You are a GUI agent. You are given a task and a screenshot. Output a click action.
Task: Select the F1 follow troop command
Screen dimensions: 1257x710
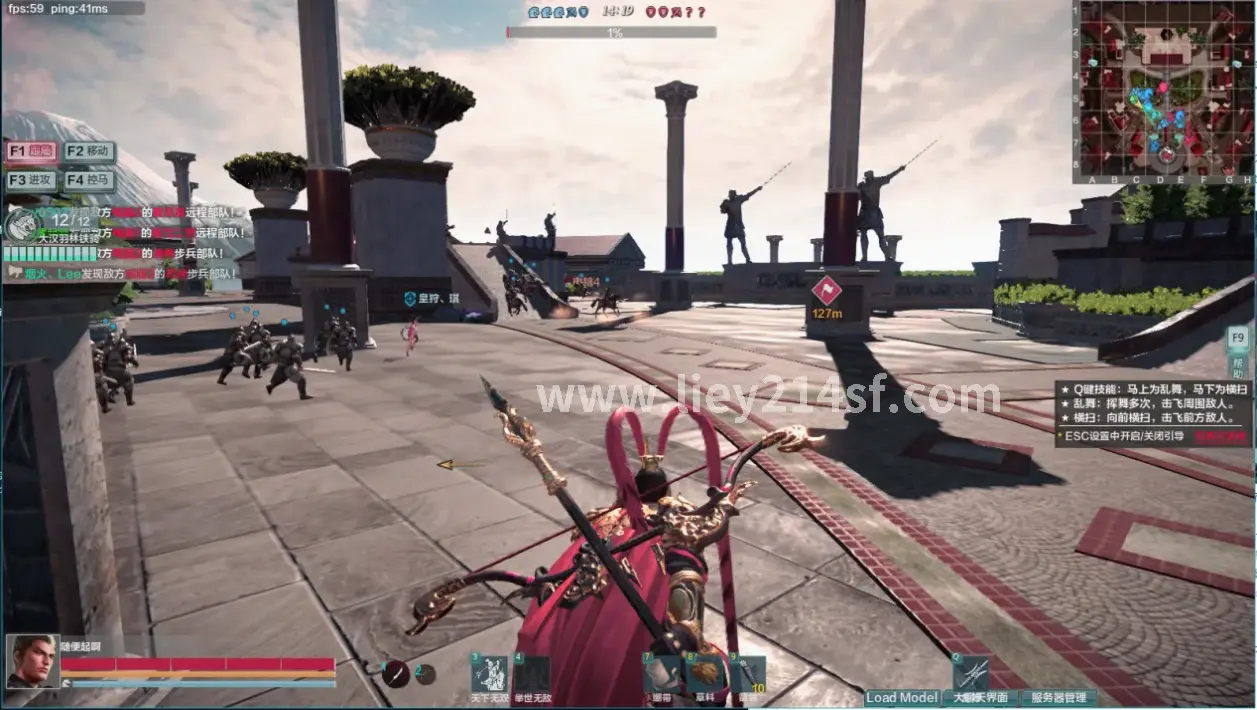(x=31, y=152)
